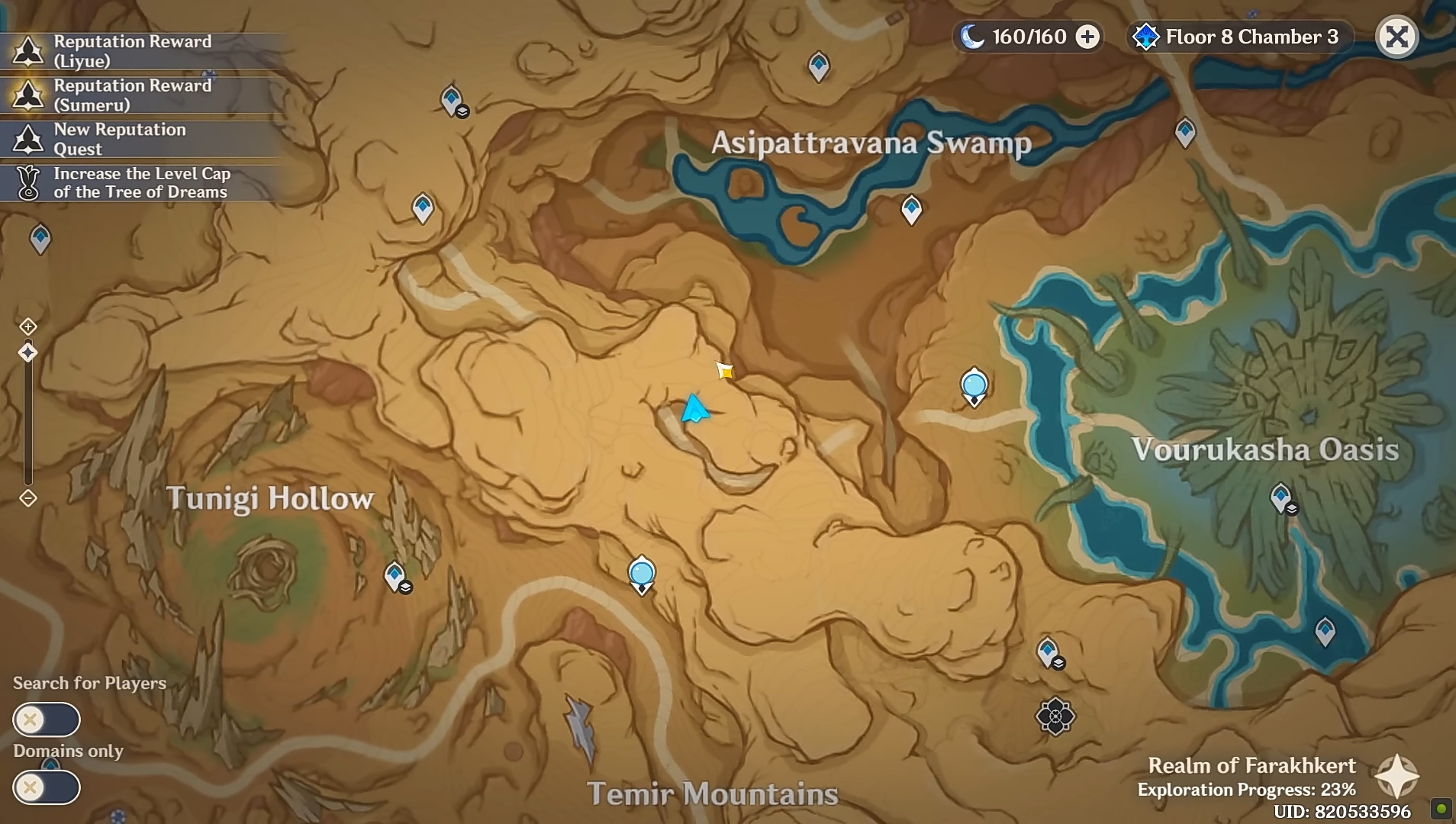Select the teleport waypoint below Asipattravana Swamp label
Viewport: 1456px width, 824px height.
click(x=911, y=208)
